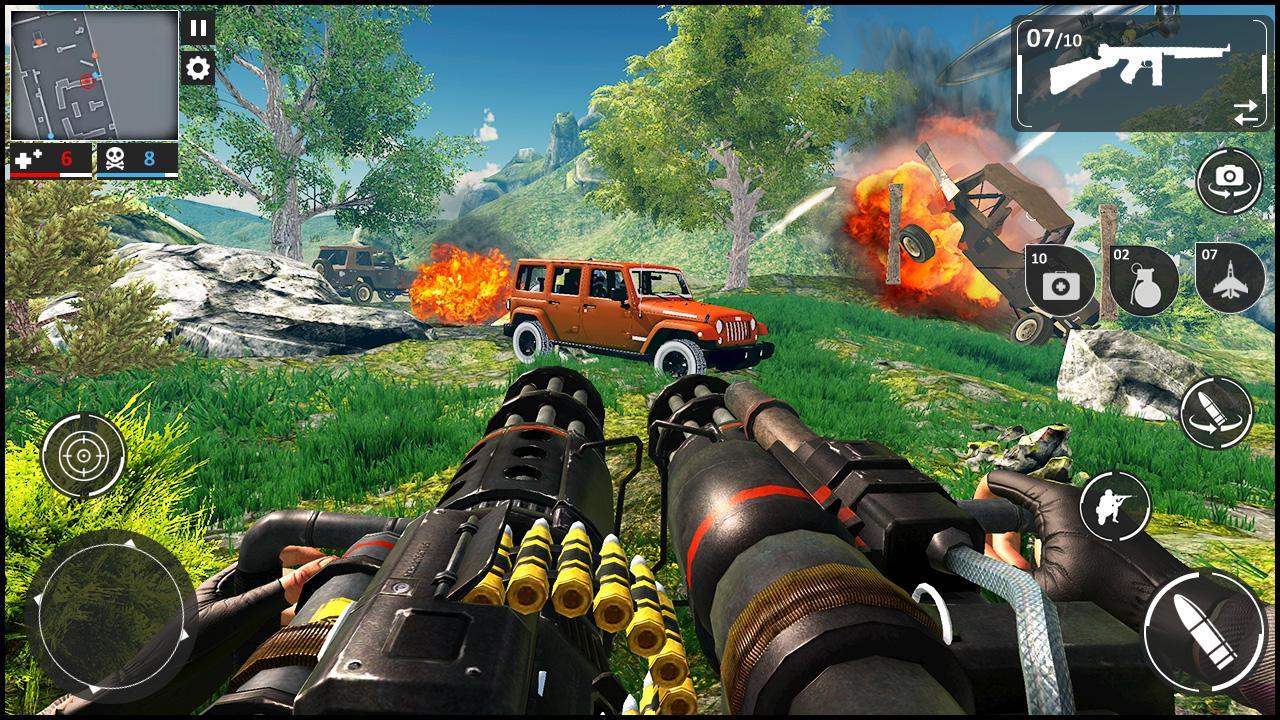Tap the minimap
The image size is (1280, 720).
pyautogui.click(x=94, y=76)
